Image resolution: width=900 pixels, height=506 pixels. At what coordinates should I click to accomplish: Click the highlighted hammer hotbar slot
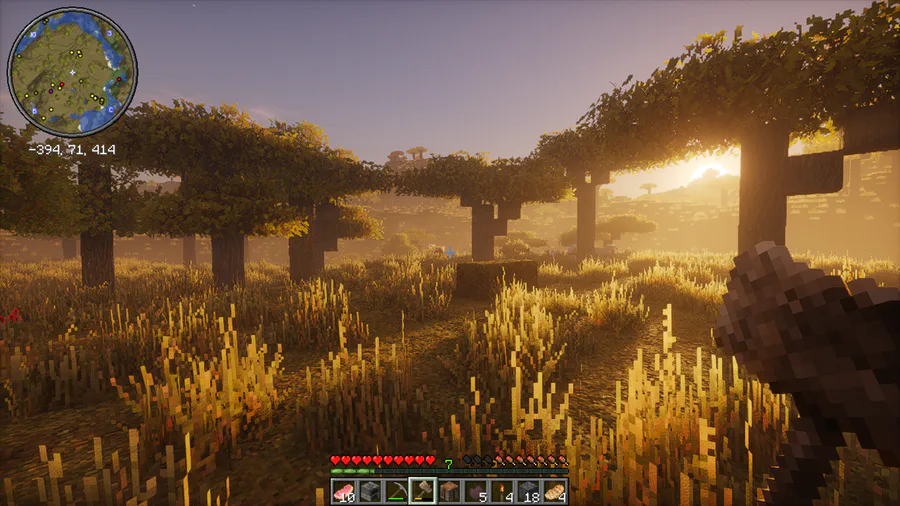[422, 491]
